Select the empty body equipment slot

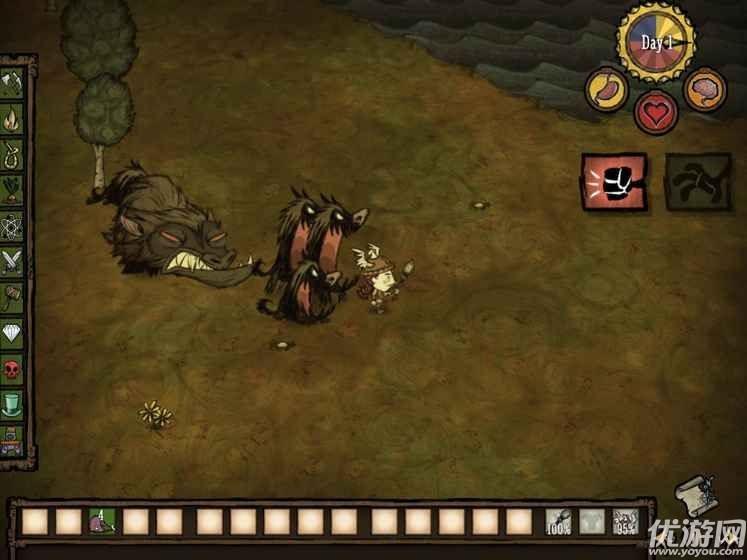590,521
